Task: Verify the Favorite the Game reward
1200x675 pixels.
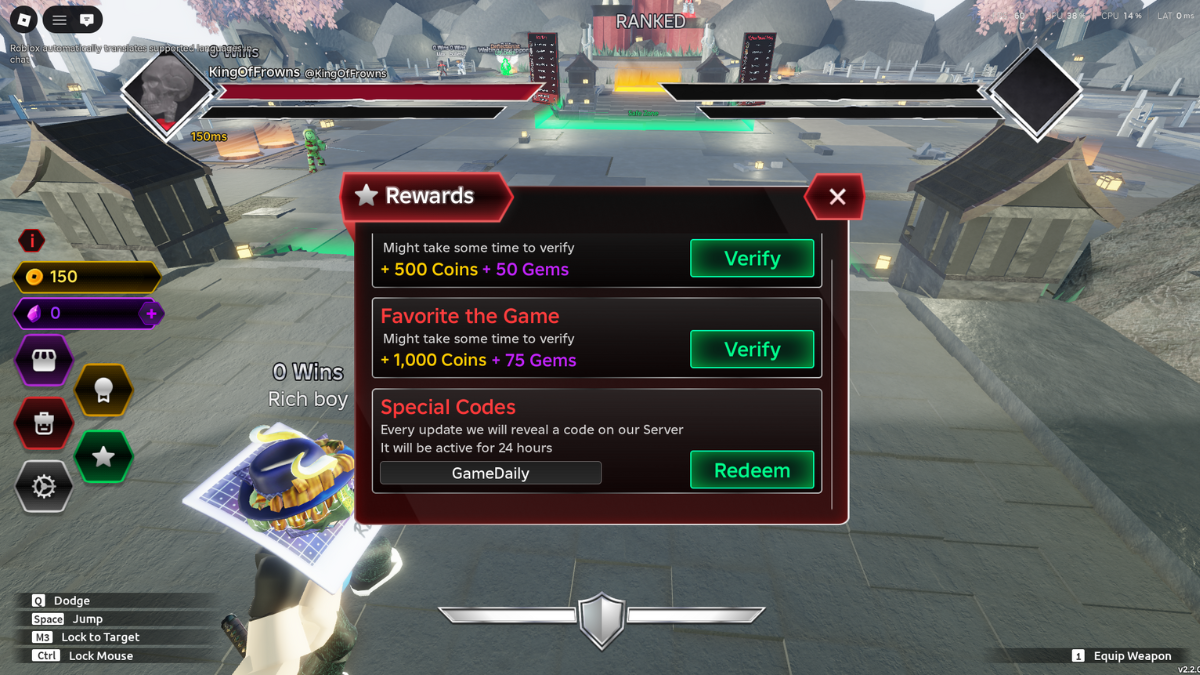Action: [x=752, y=349]
